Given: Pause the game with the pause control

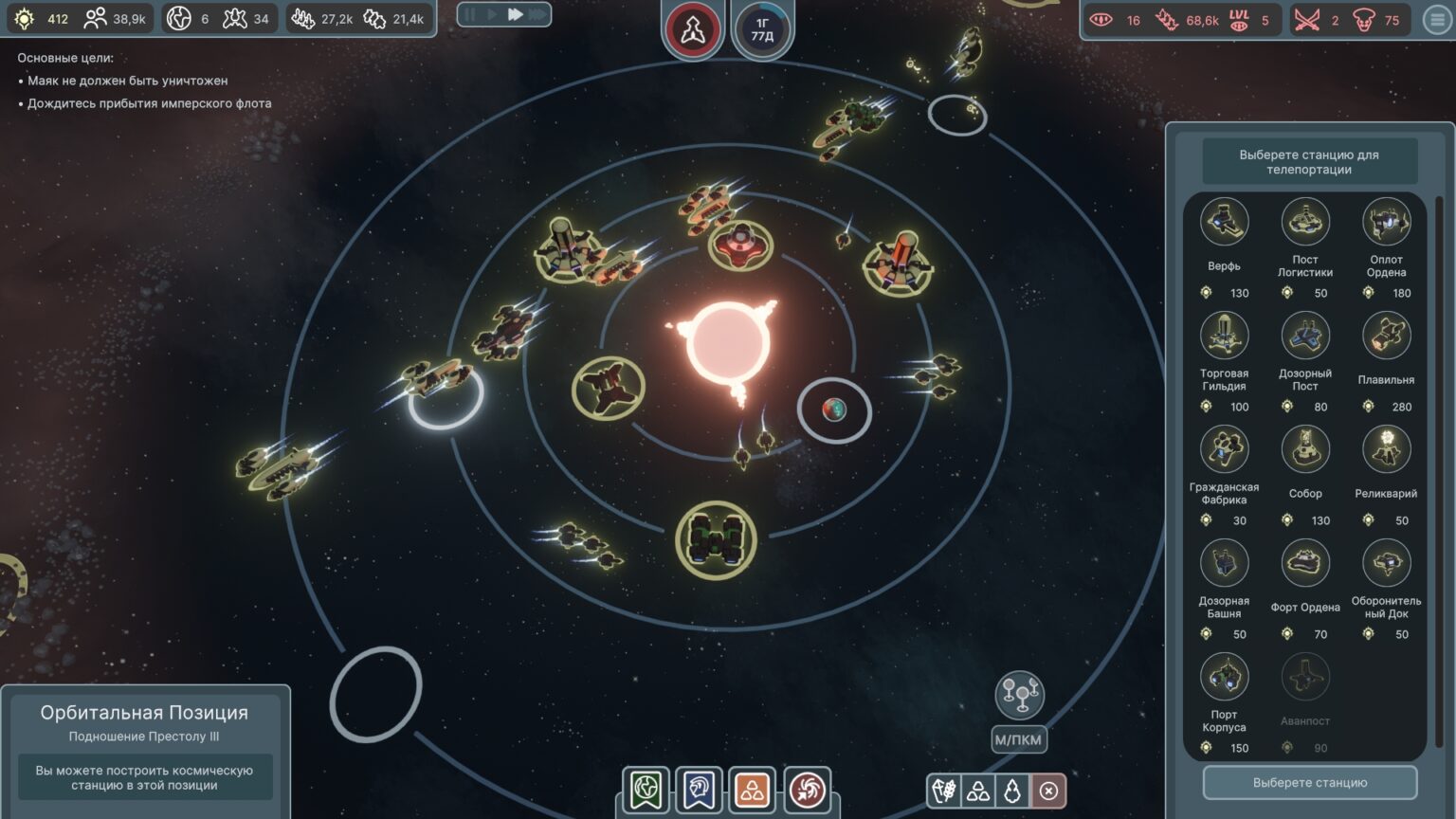Looking at the screenshot, I should tap(470, 14).
